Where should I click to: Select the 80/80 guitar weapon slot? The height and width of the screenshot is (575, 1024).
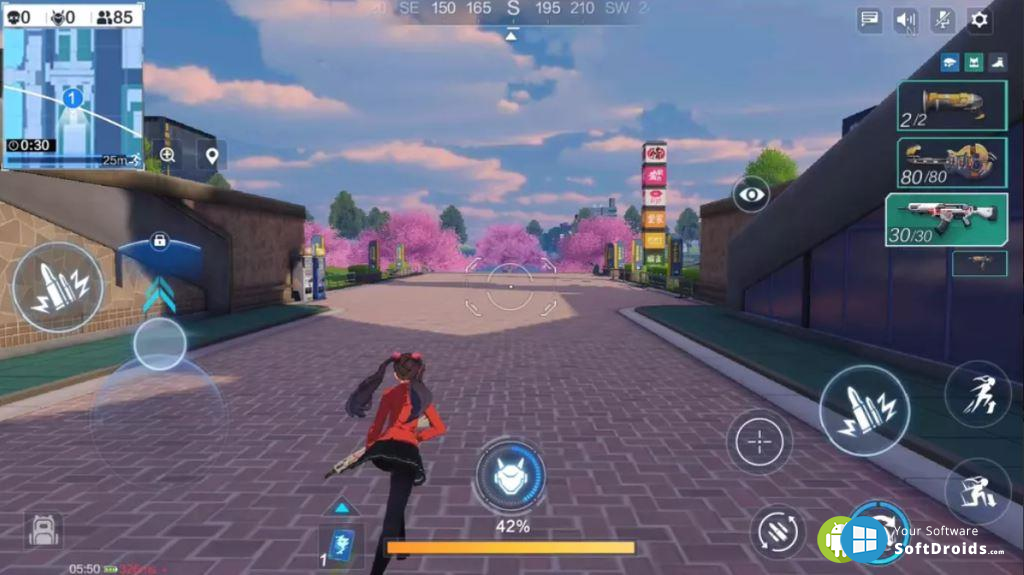click(x=951, y=162)
